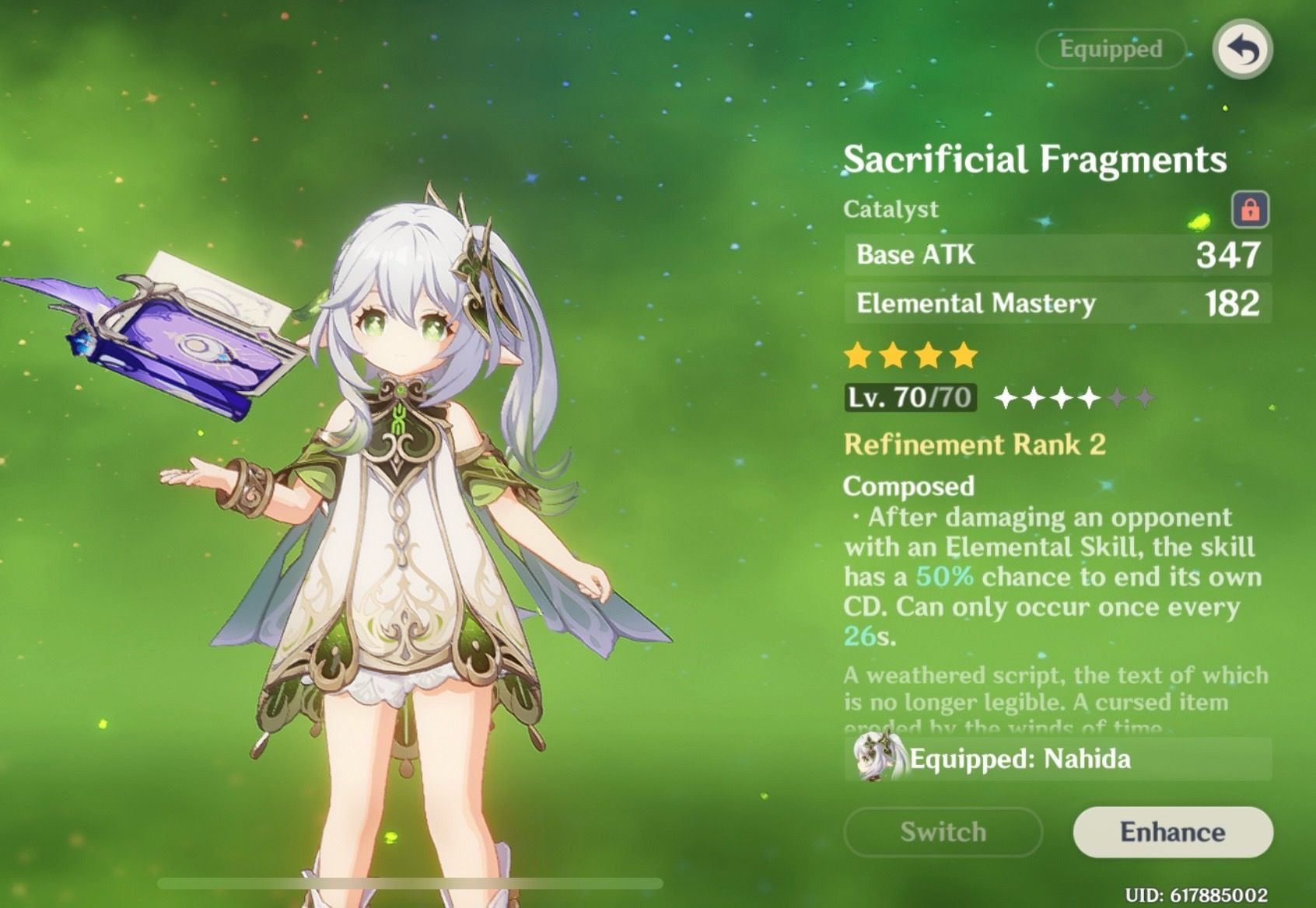Toggle the Equipped badge at top
The width and height of the screenshot is (1316, 908).
click(1111, 49)
